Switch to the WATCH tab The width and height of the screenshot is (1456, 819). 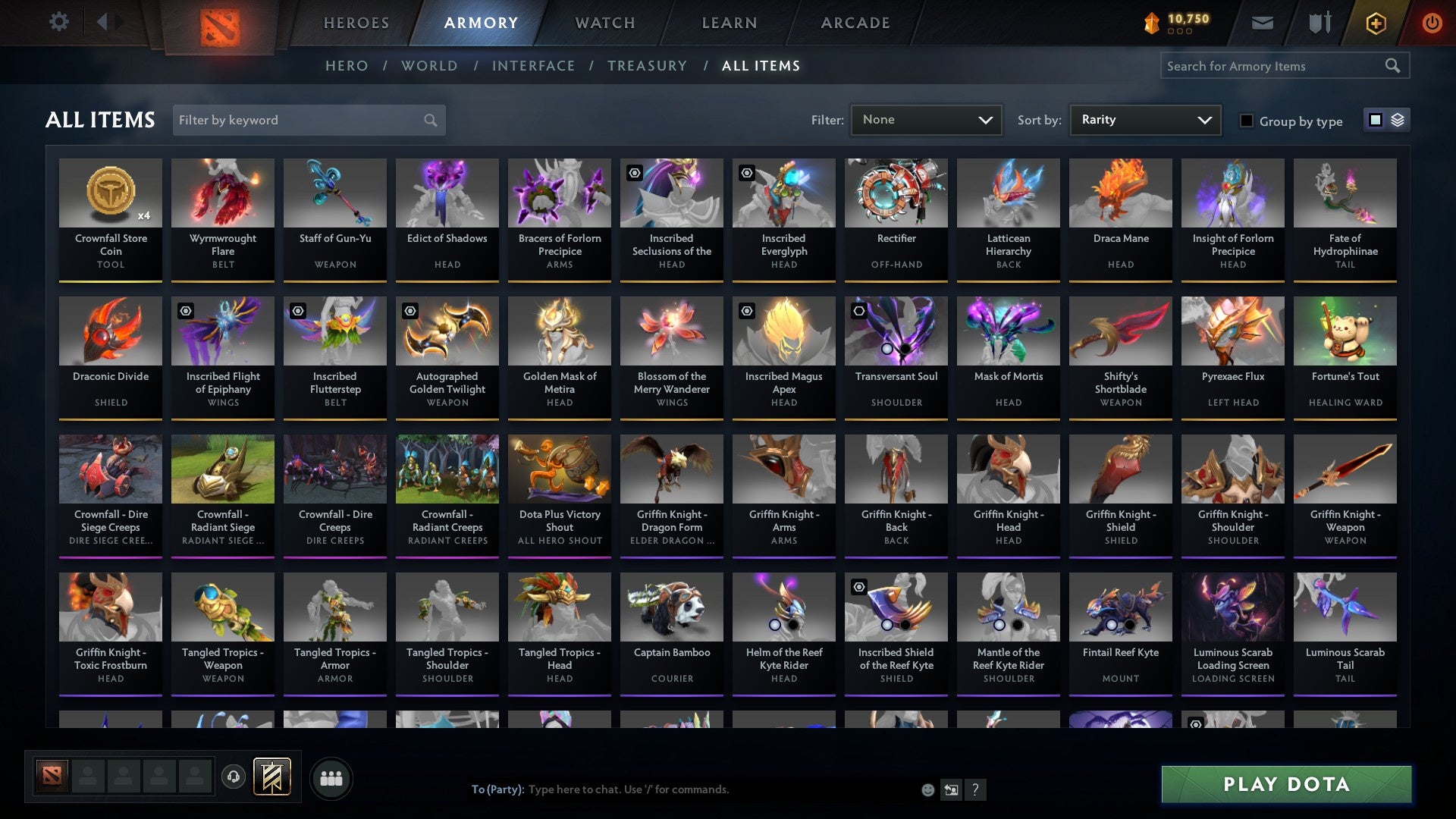click(604, 23)
